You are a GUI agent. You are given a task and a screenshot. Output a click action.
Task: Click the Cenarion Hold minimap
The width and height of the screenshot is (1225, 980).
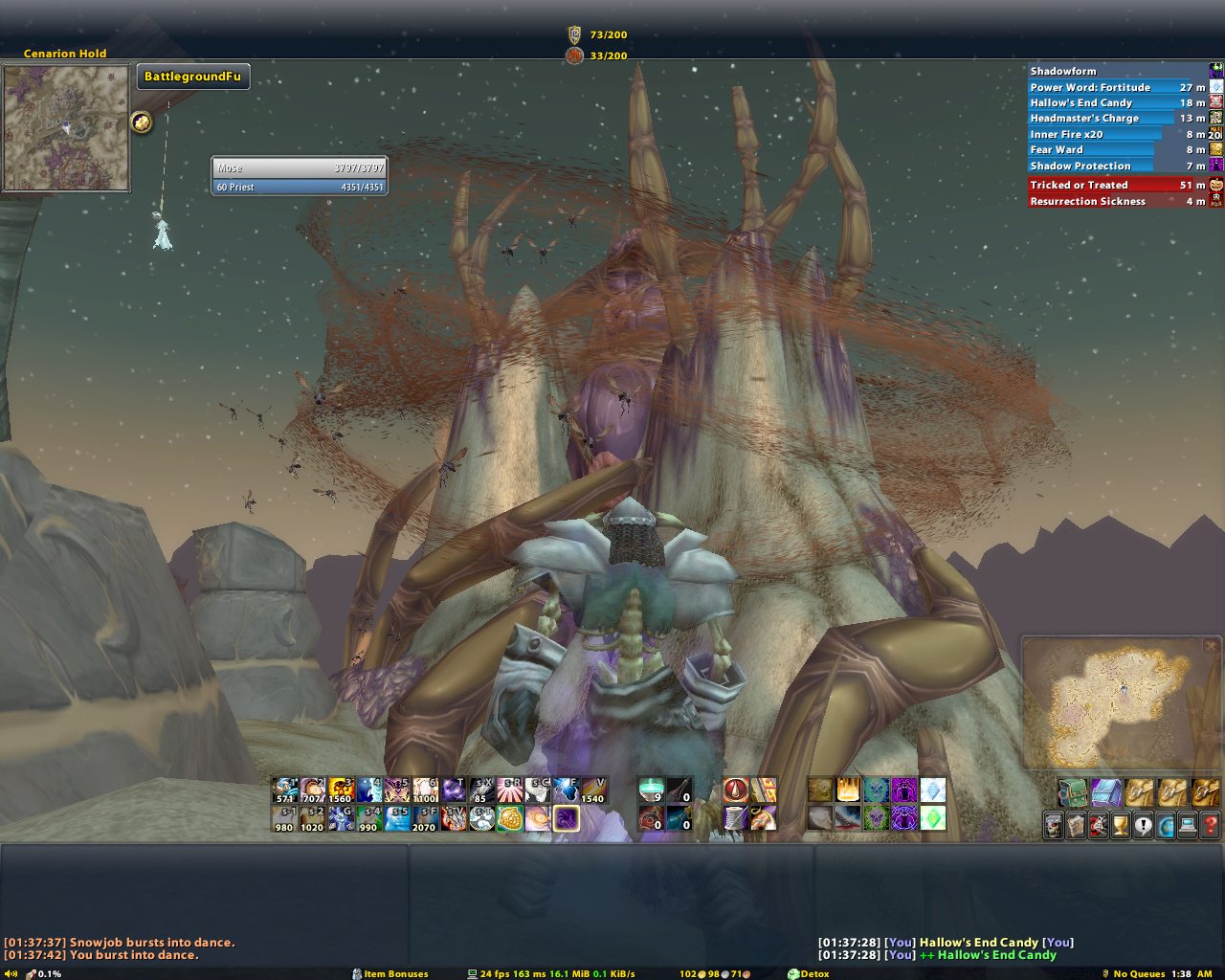coord(66,127)
